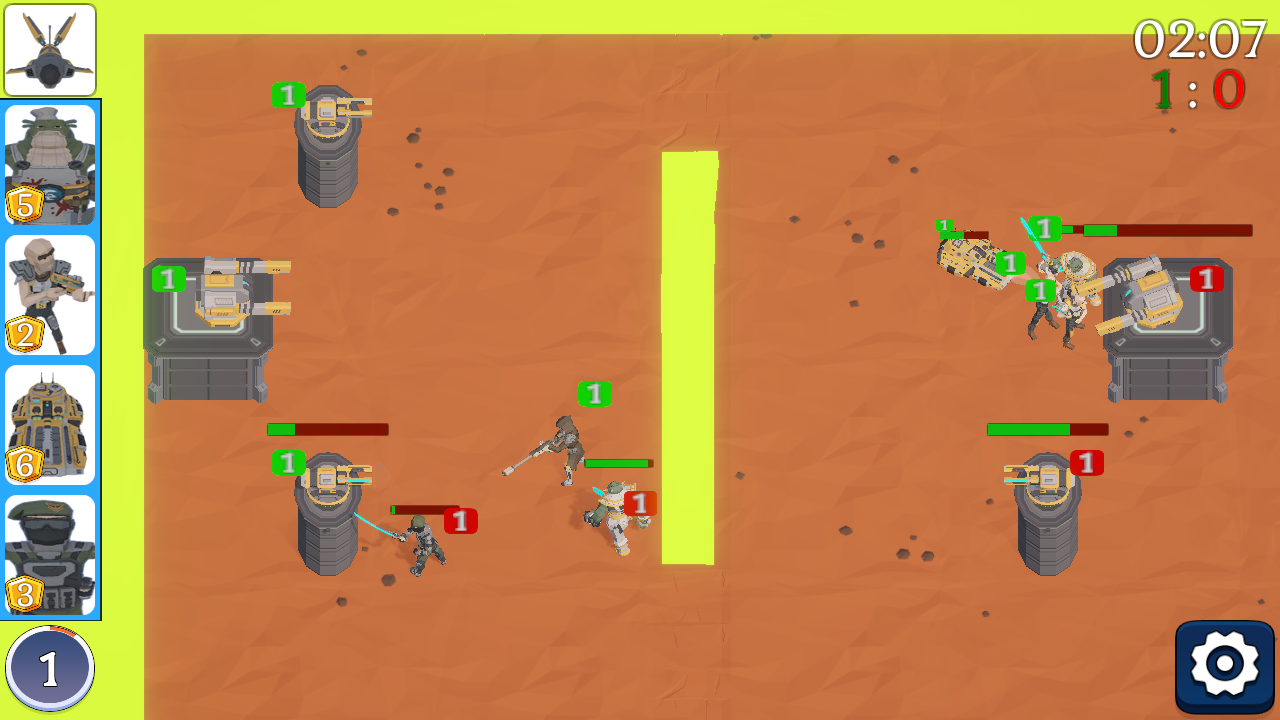Select the fighter jet unit card
The height and width of the screenshot is (720, 1280).
pyautogui.click(x=49, y=50)
